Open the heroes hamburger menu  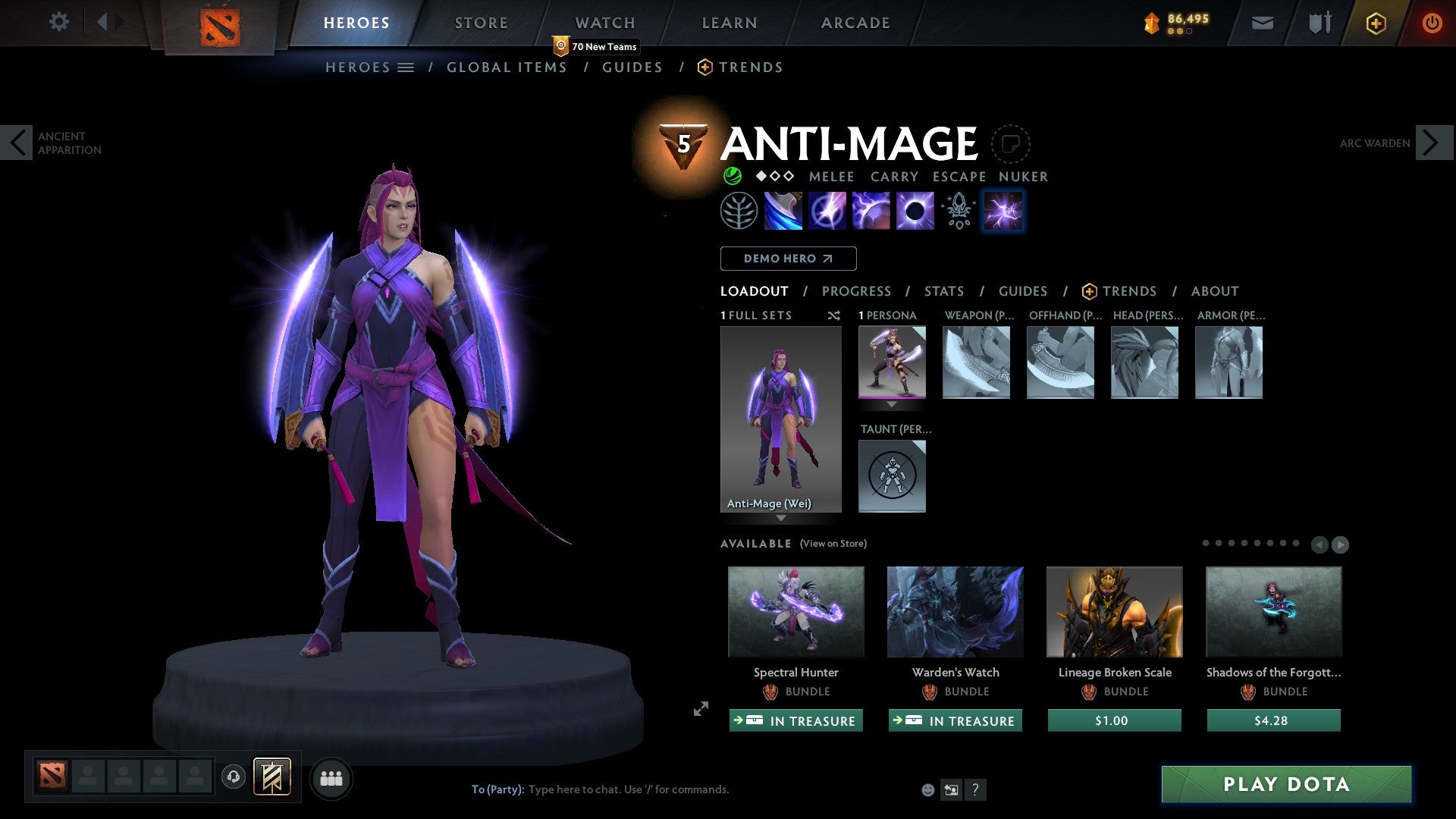pos(405,67)
